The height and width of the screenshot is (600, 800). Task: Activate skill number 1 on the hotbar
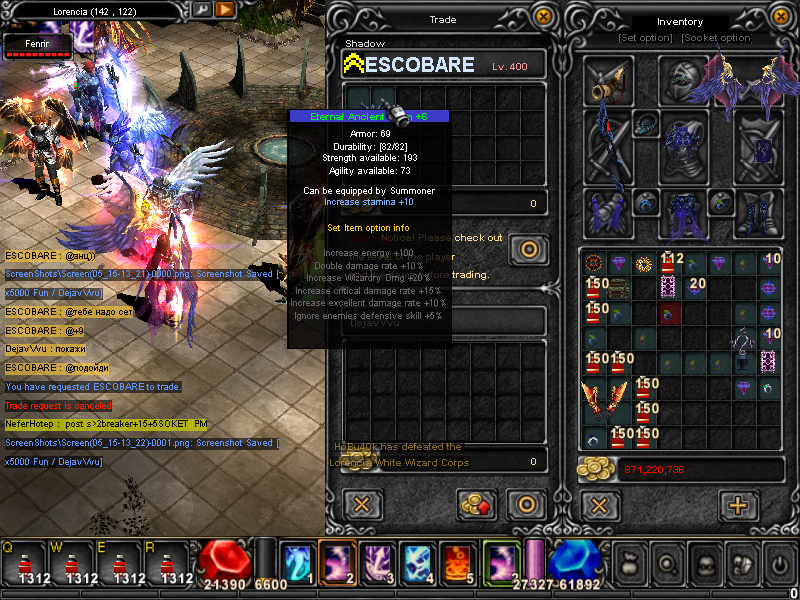pos(296,564)
